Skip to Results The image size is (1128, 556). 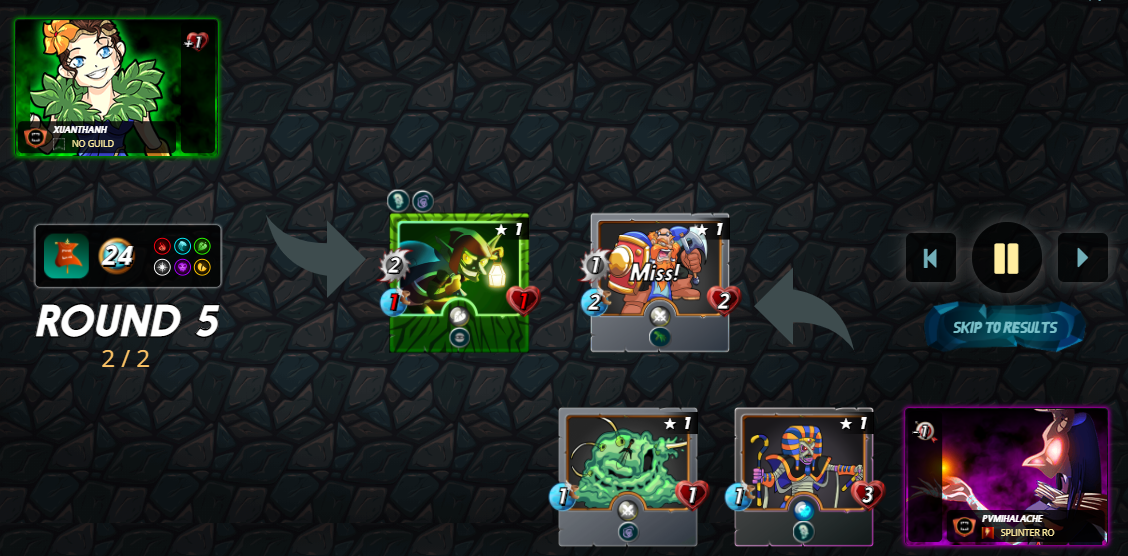[x=1004, y=327]
